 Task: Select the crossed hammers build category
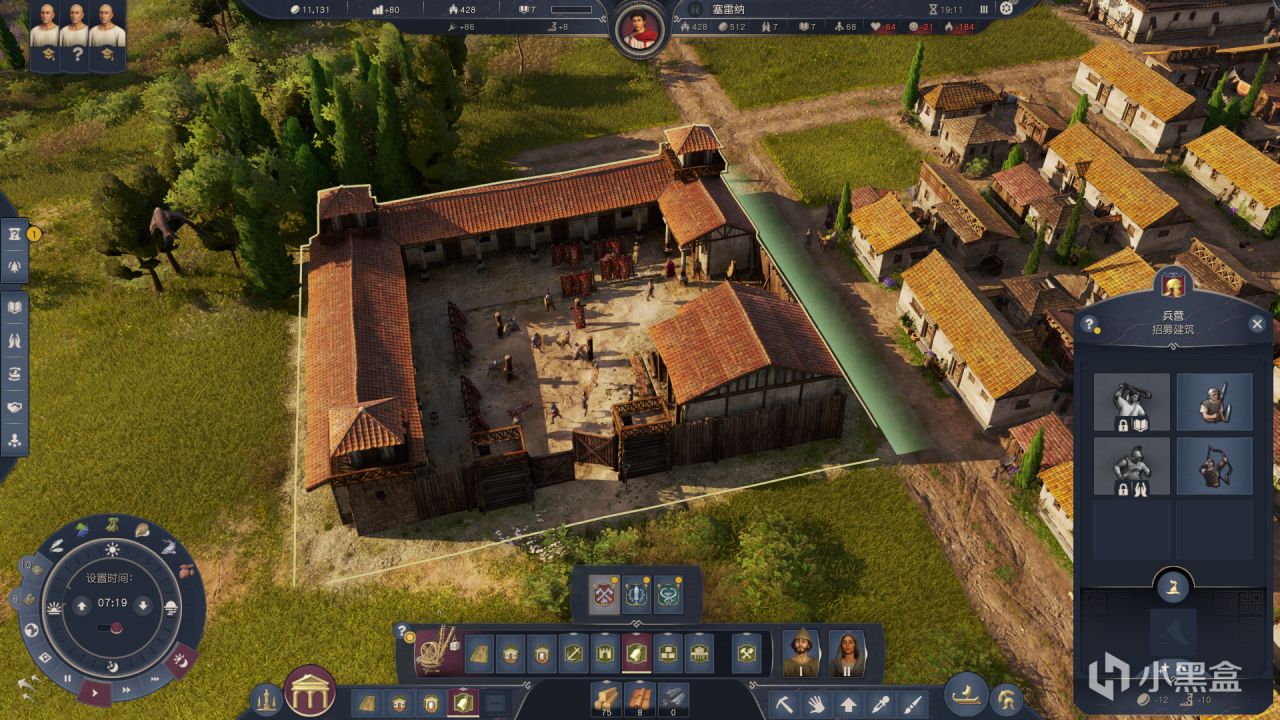tap(745, 653)
